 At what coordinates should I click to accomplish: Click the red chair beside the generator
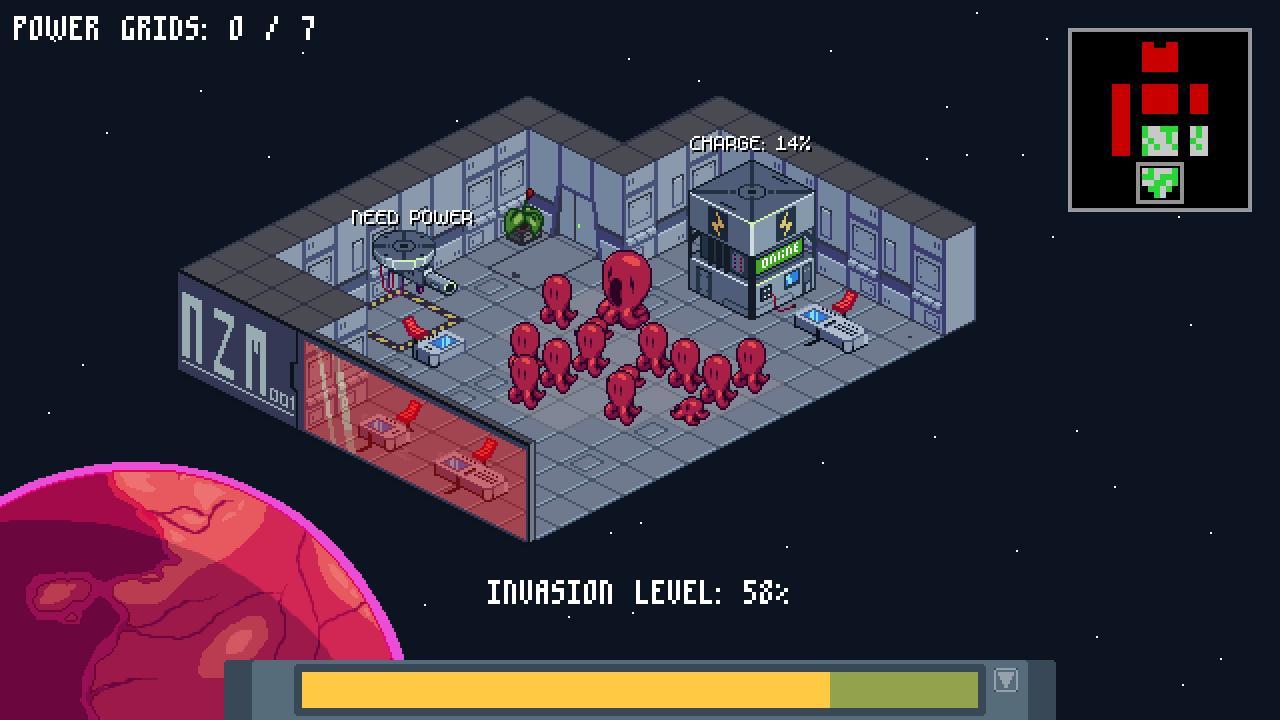(x=843, y=300)
